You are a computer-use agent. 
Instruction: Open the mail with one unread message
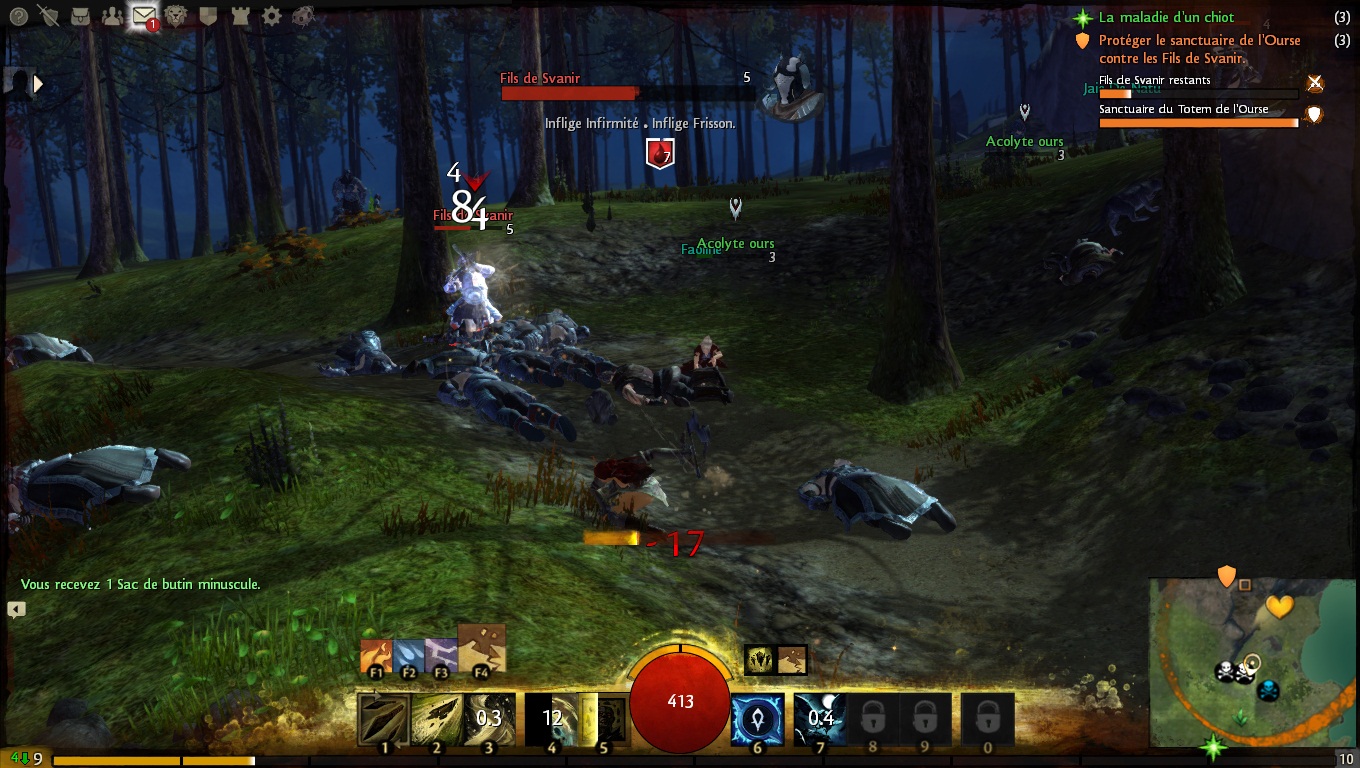pos(145,16)
